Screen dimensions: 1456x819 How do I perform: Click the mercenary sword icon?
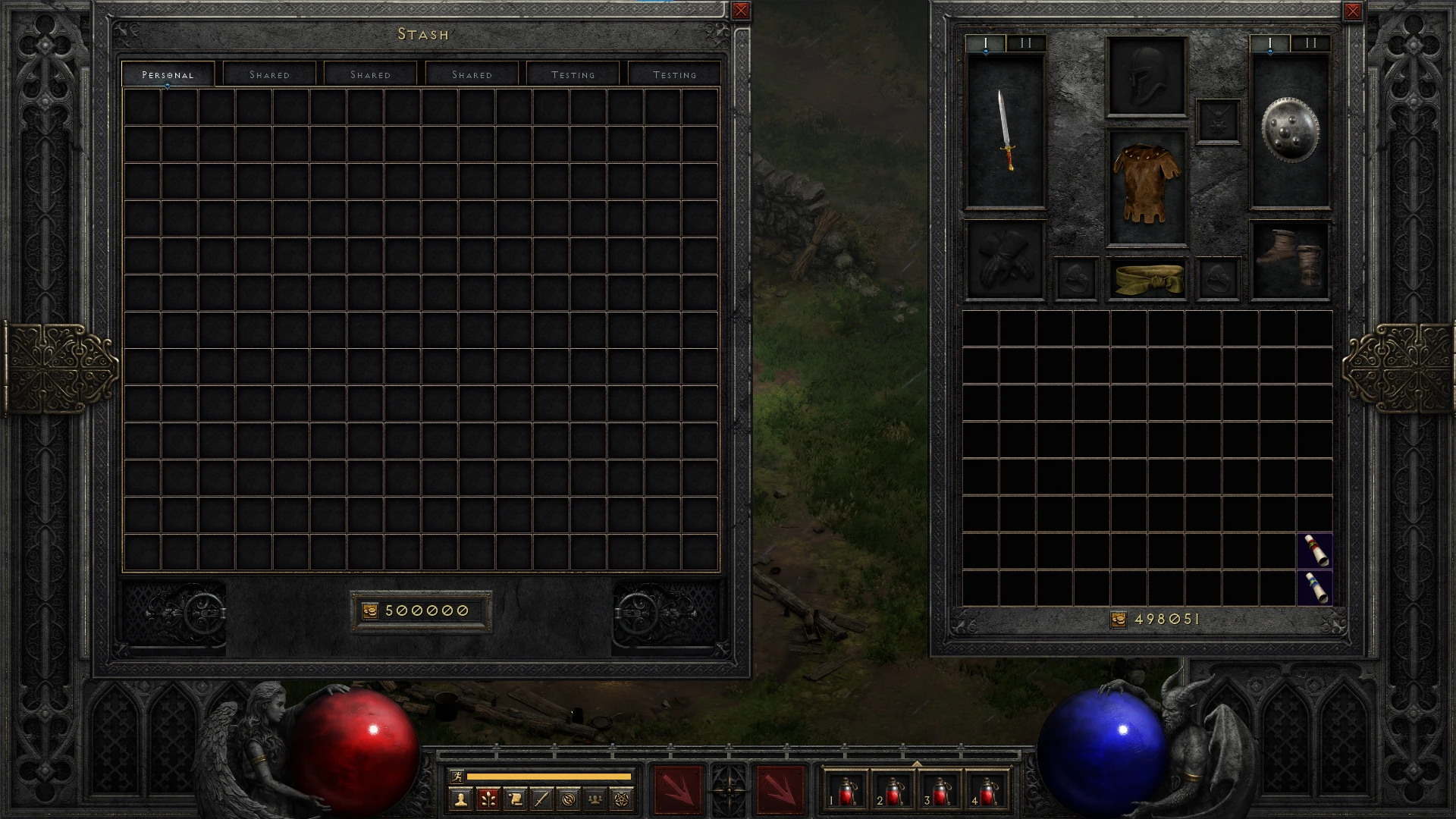click(541, 799)
